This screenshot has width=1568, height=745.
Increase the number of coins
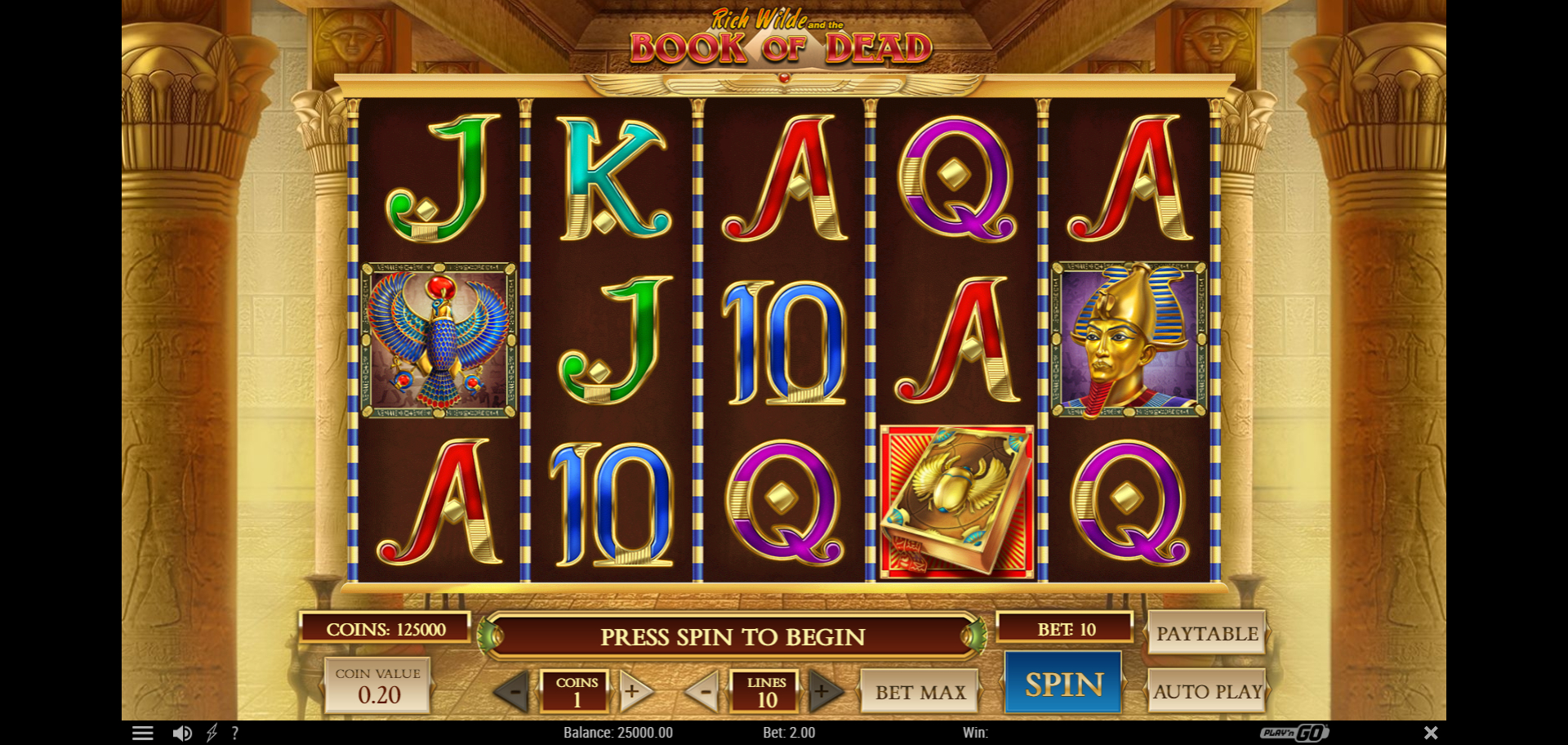pyautogui.click(x=633, y=692)
